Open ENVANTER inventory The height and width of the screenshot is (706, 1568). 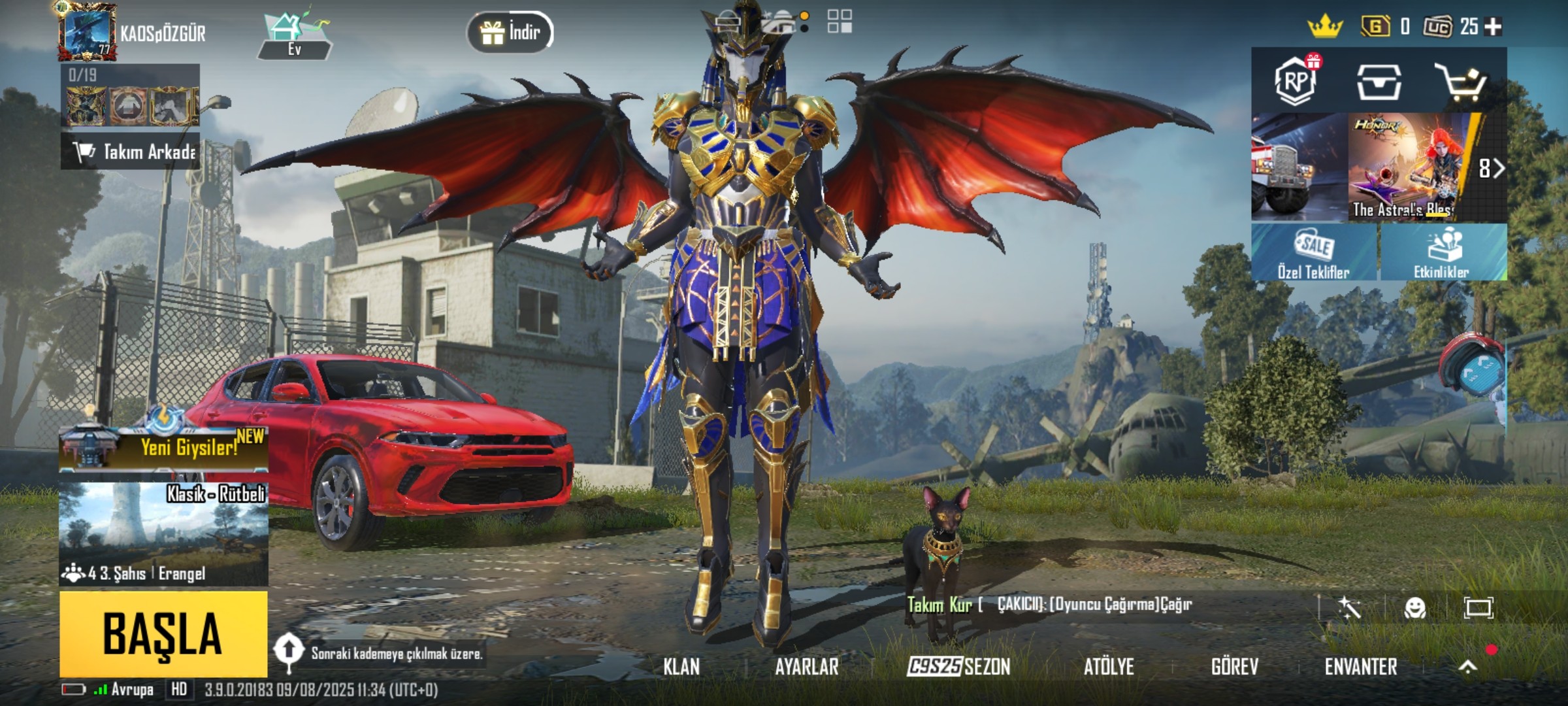click(x=1361, y=667)
